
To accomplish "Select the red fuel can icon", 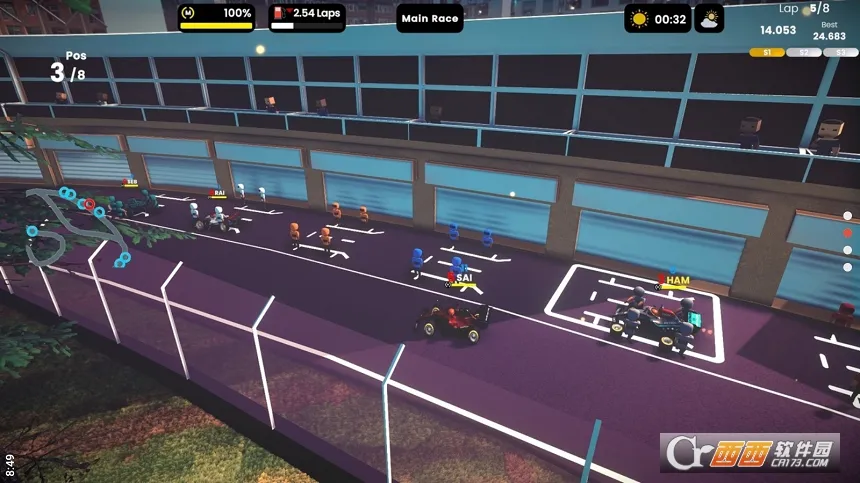I will coord(280,14).
